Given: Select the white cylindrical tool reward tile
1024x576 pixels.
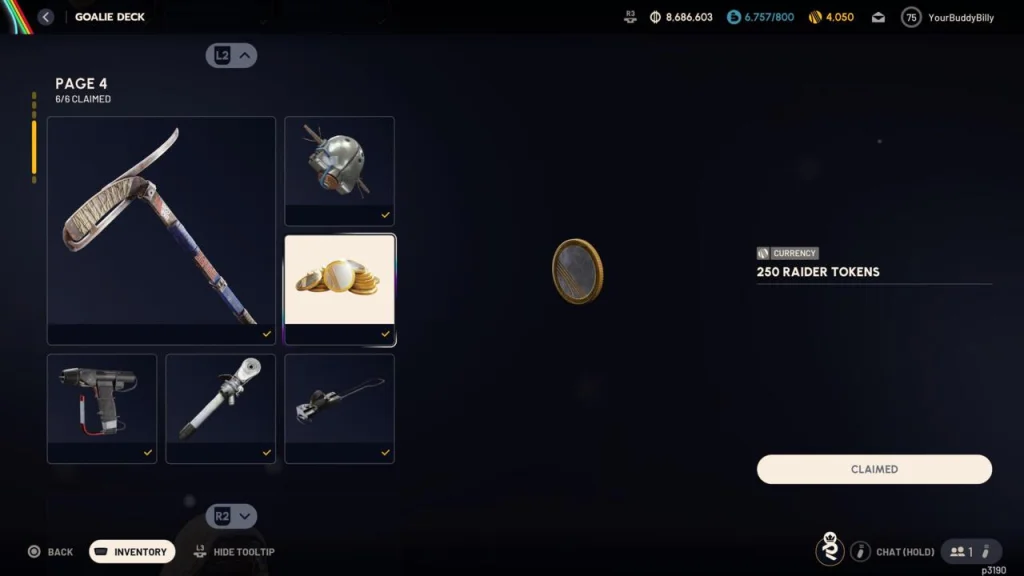Looking at the screenshot, I should pyautogui.click(x=220, y=408).
